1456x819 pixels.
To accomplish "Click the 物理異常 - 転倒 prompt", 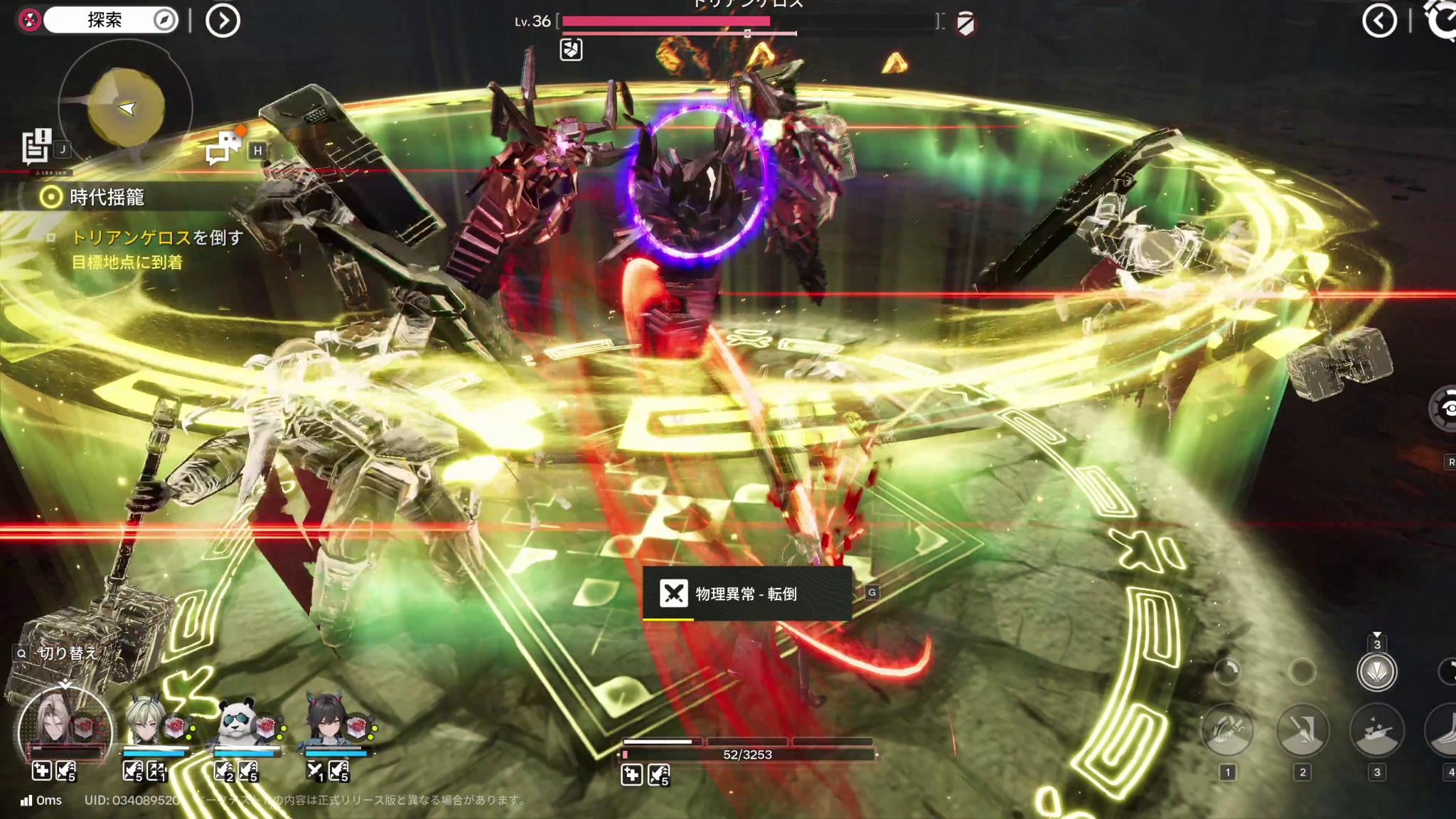I will [746, 594].
